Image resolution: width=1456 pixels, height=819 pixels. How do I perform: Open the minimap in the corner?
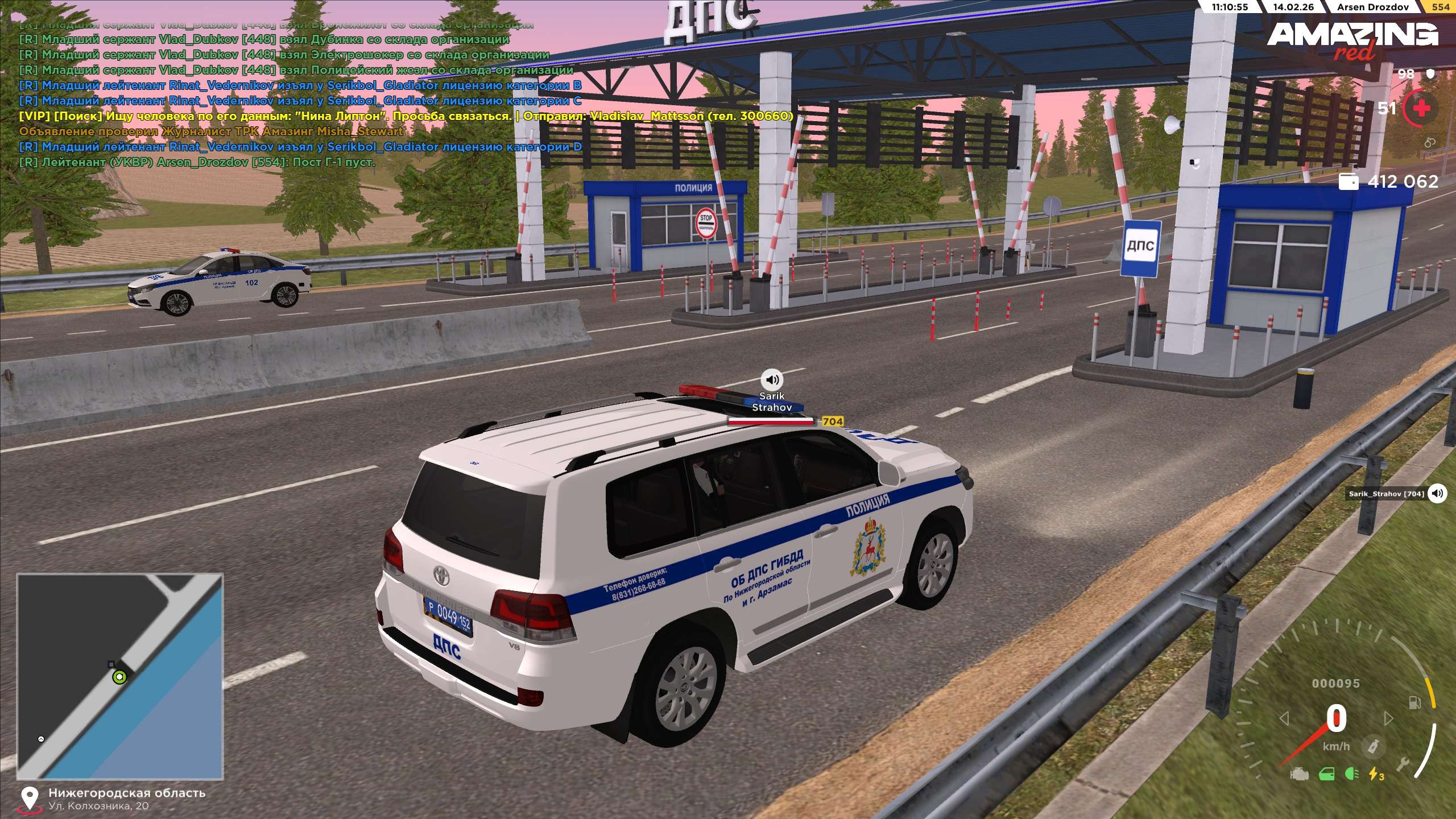[120, 676]
